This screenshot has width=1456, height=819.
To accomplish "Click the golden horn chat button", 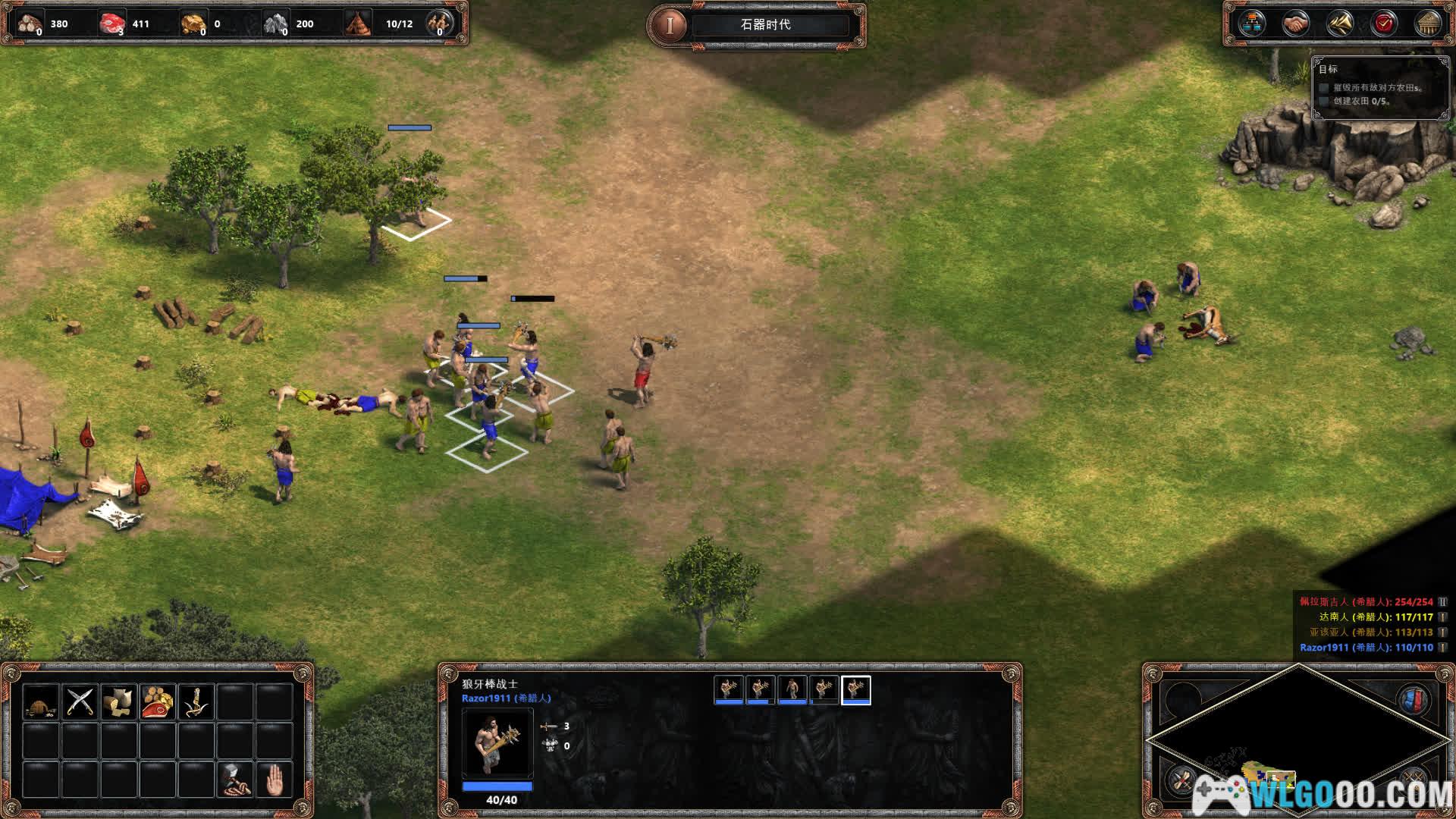I will click(x=1340, y=24).
